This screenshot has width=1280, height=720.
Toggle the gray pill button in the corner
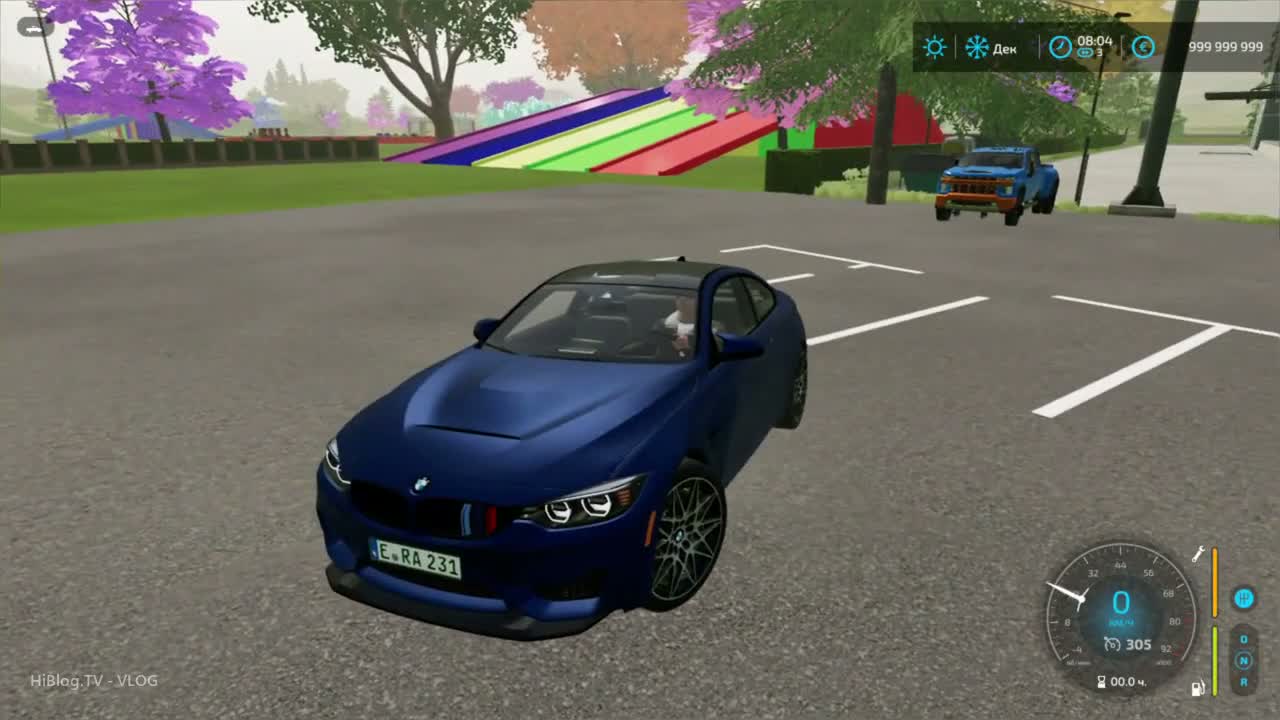(35, 27)
